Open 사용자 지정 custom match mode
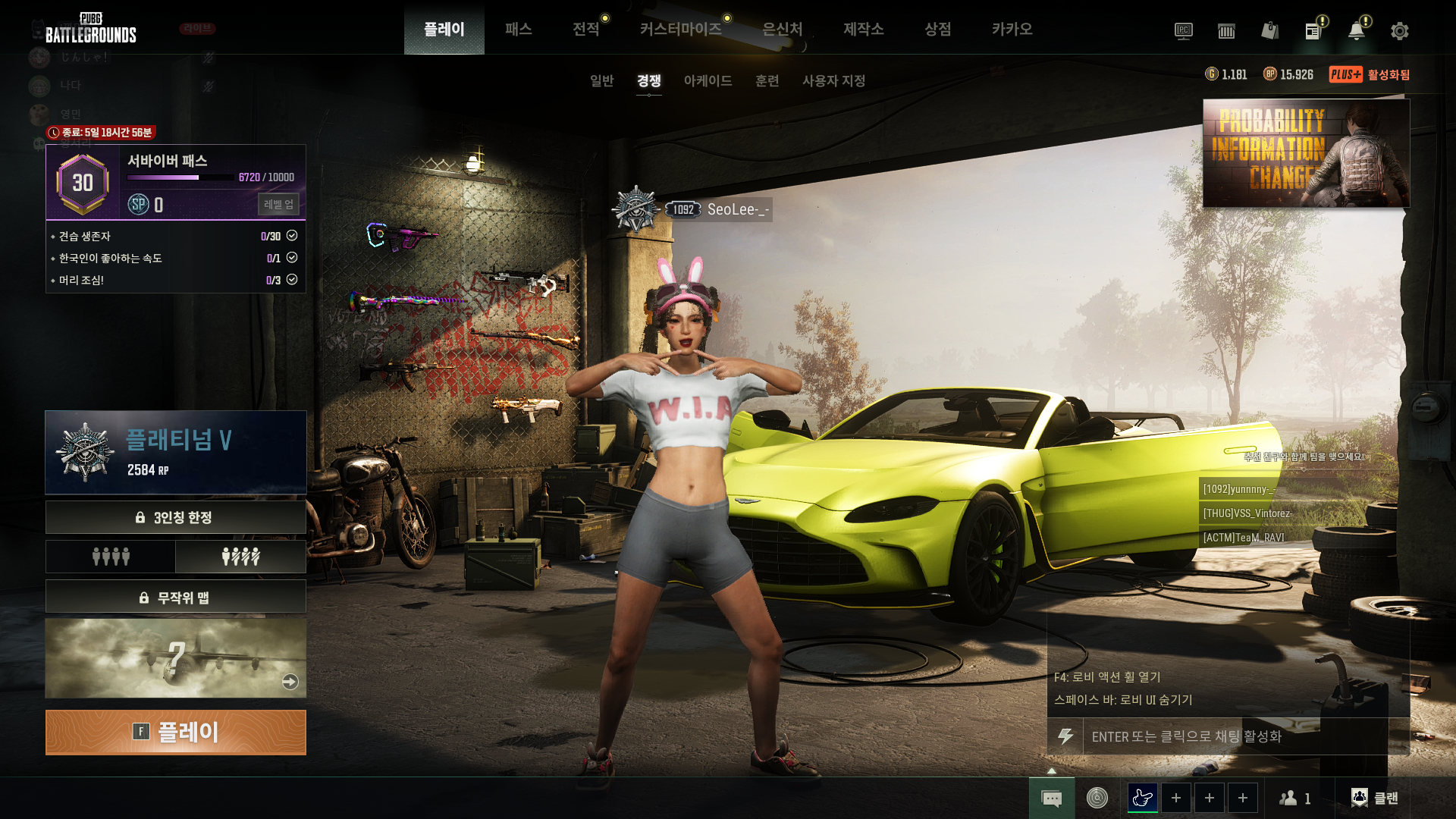Image resolution: width=1456 pixels, height=819 pixels. click(833, 80)
